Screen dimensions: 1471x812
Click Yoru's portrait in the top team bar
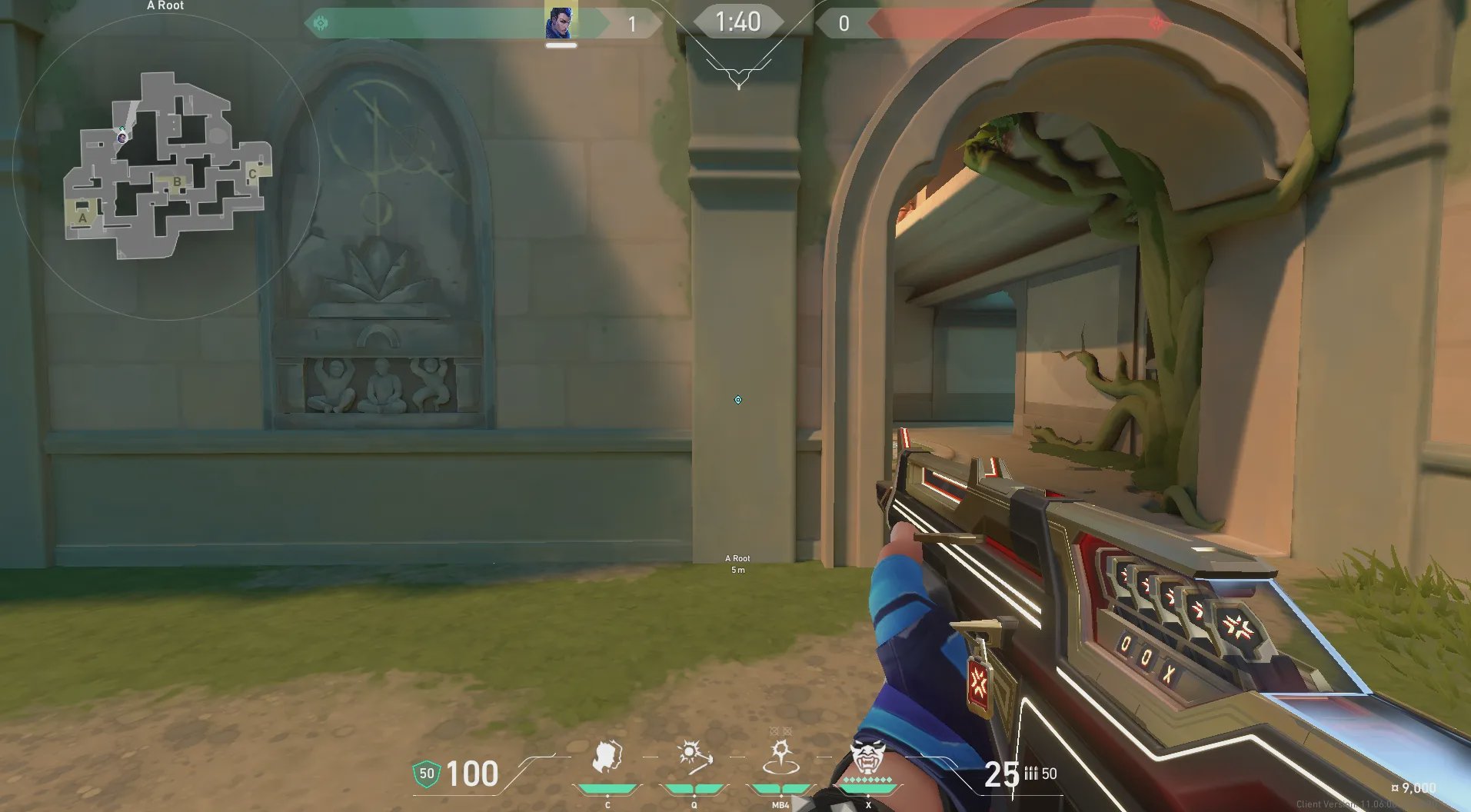pyautogui.click(x=561, y=22)
